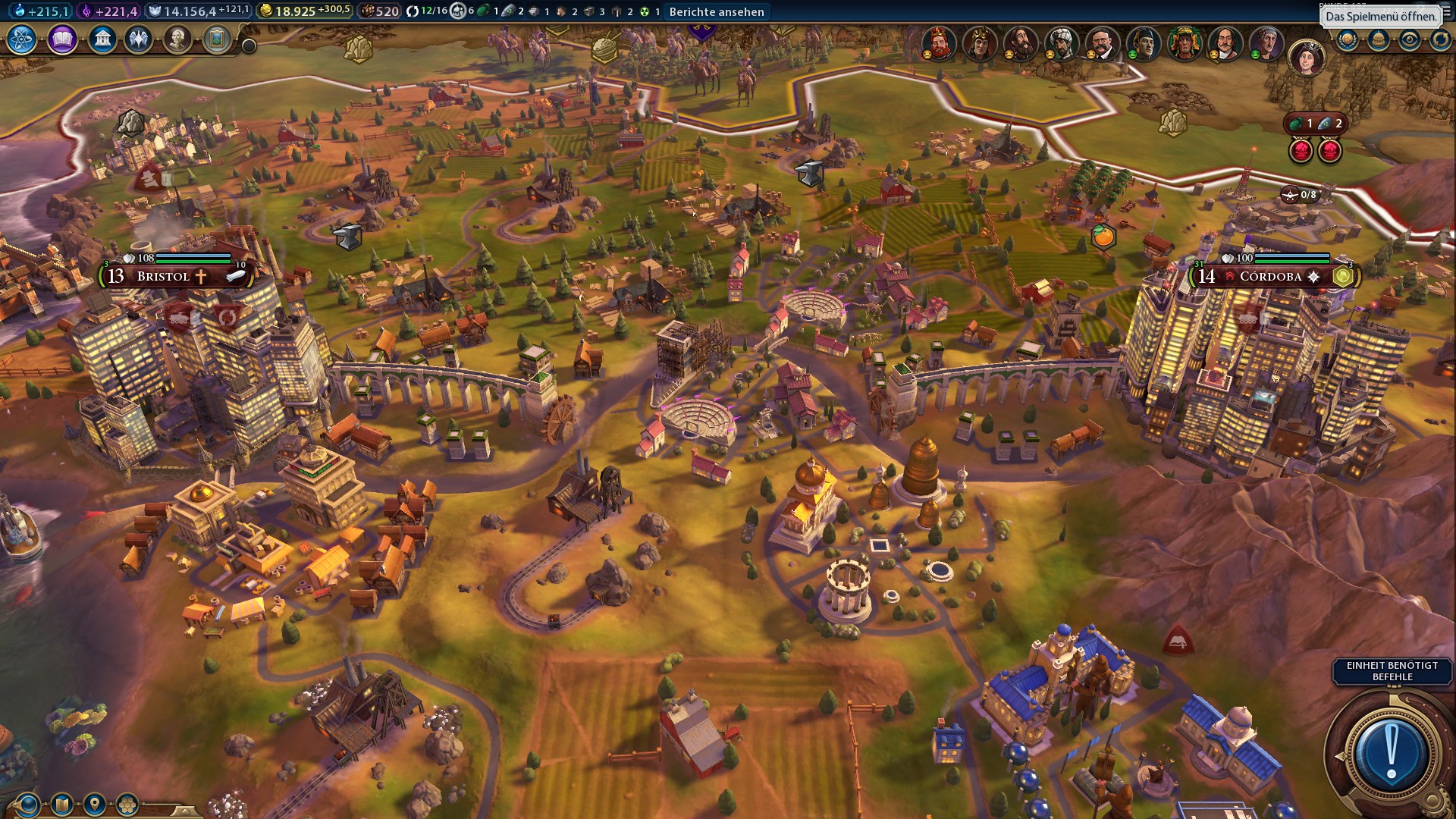Open the trade routes circular arrow icon
The image size is (1456, 819).
1440,39
